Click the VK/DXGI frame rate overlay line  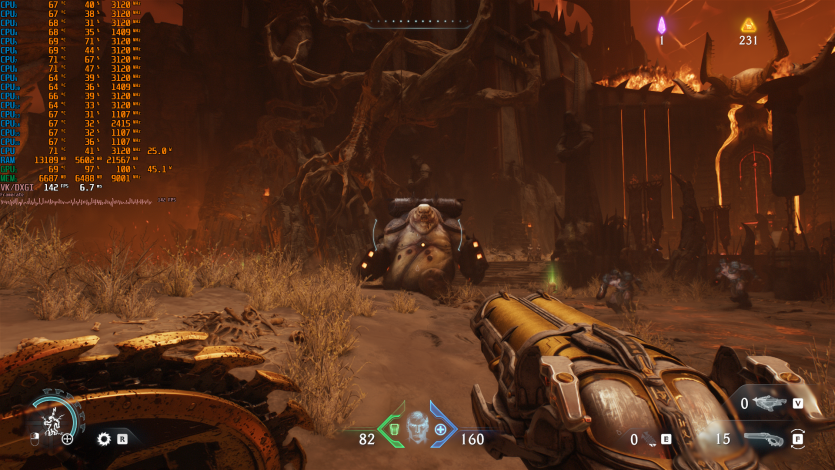point(50,187)
